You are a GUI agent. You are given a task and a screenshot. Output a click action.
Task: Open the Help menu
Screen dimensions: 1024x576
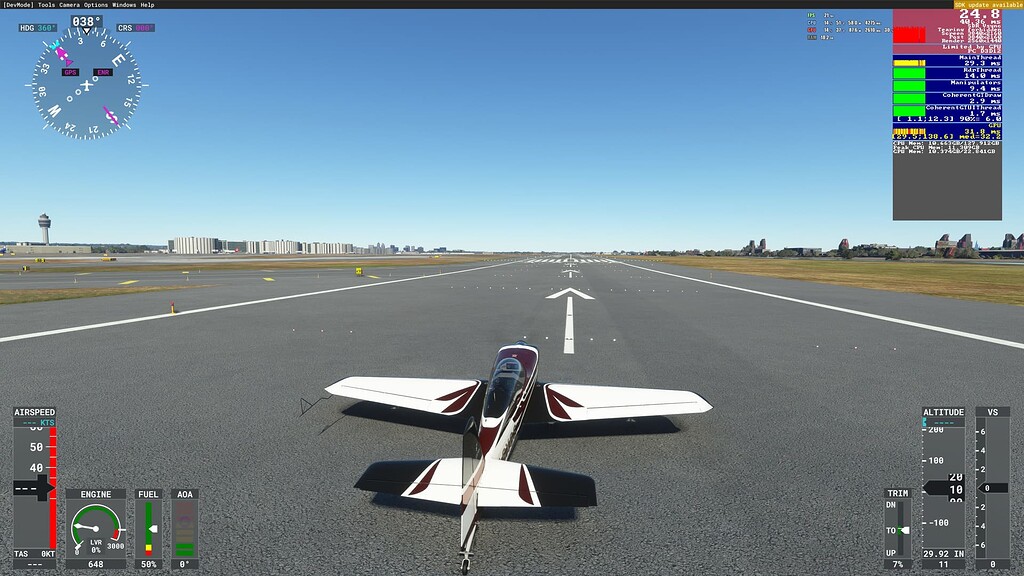click(148, 4)
